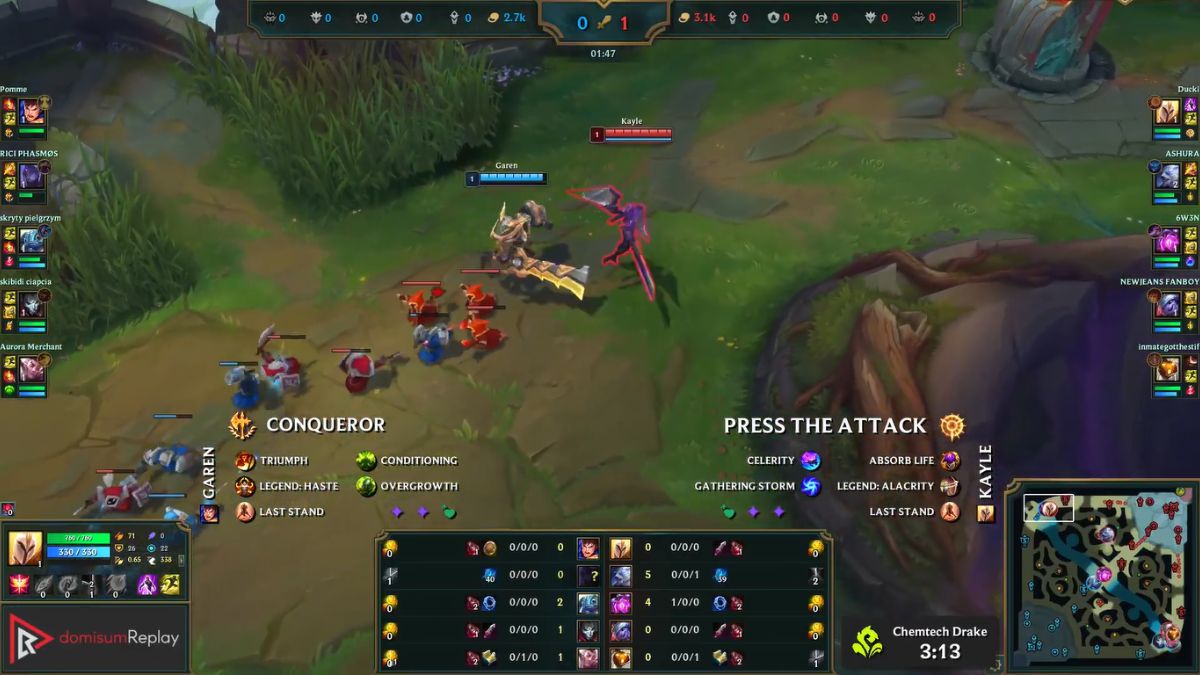Choose skryty pielgrzym's player frame

tap(31, 240)
